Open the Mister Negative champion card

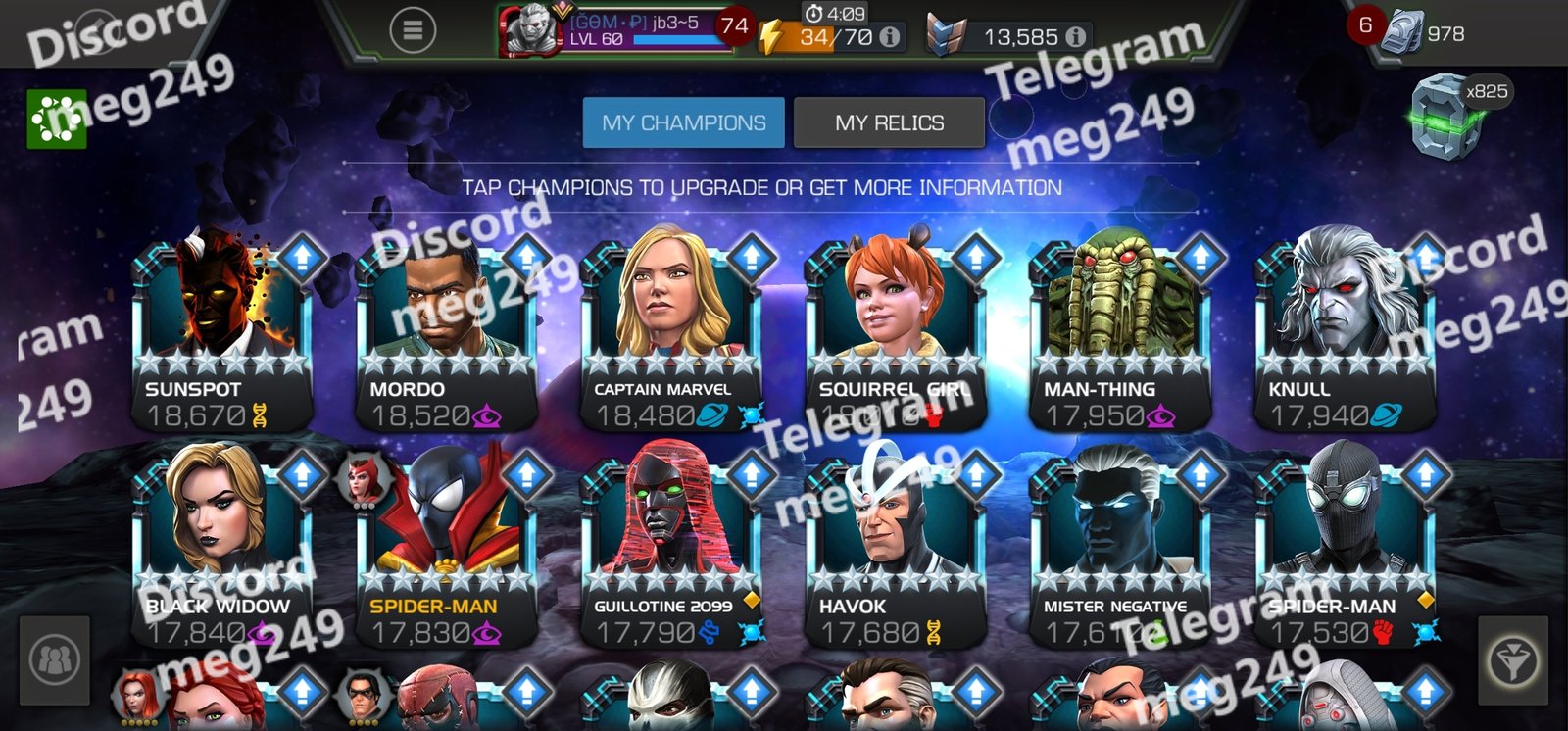coord(1119,549)
